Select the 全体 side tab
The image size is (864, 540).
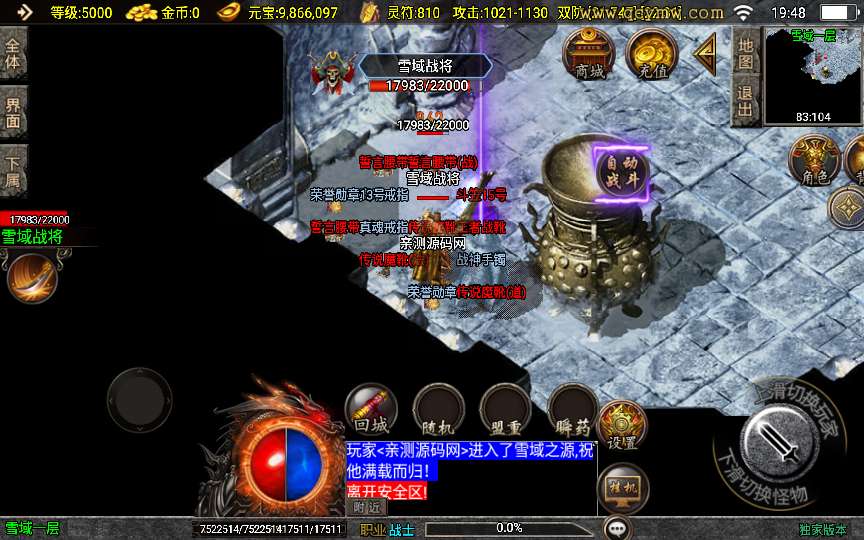(13, 53)
